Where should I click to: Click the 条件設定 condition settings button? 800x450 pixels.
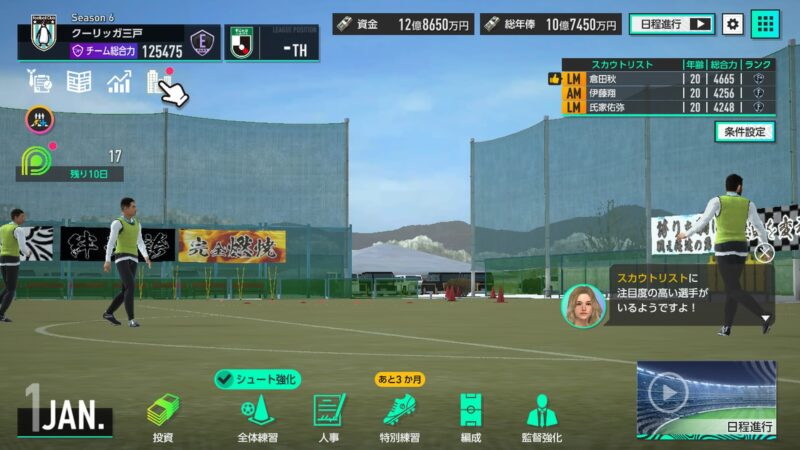point(744,131)
